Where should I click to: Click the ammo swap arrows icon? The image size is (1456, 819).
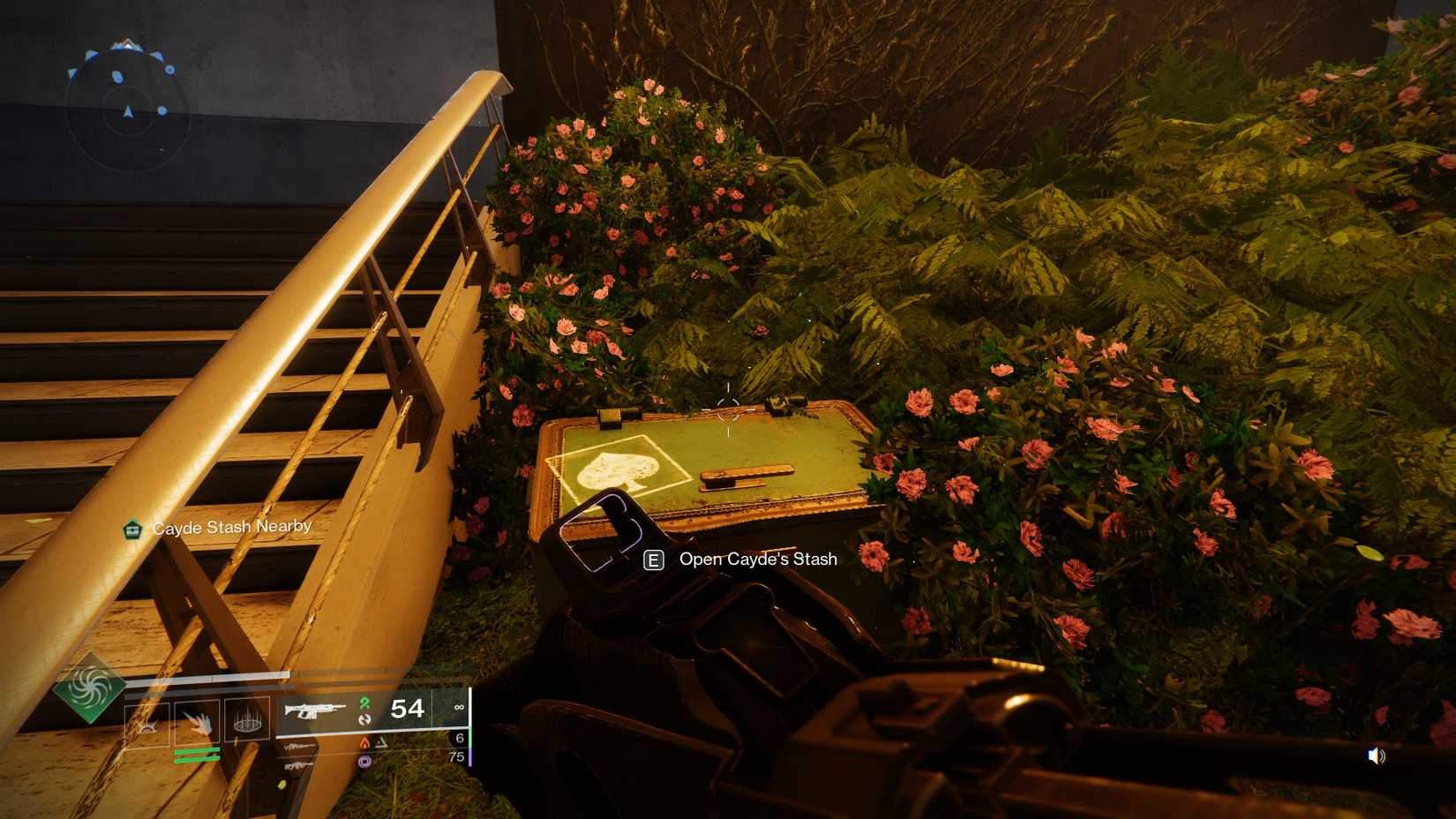click(364, 720)
